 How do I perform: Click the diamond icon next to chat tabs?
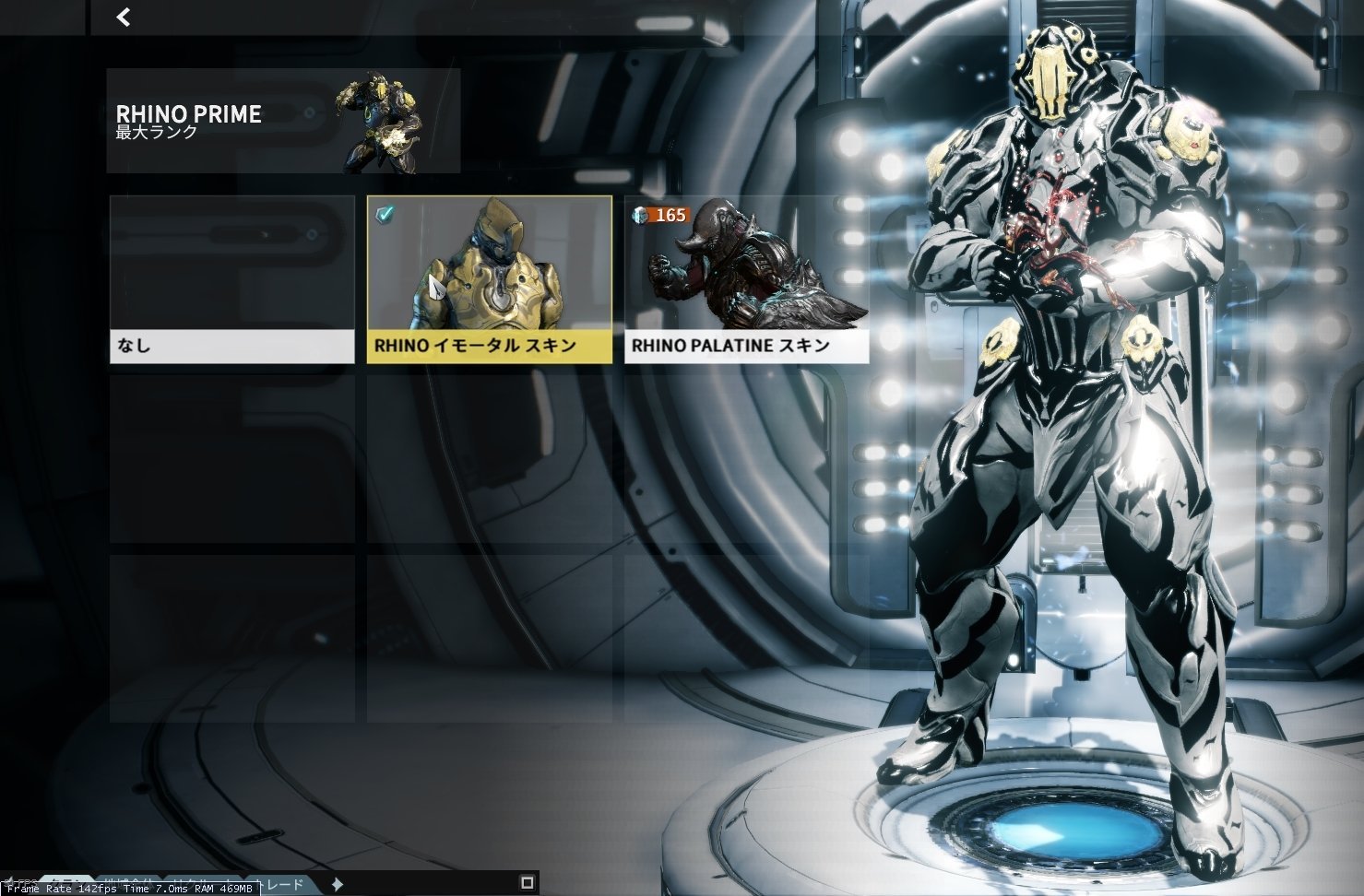point(338,884)
